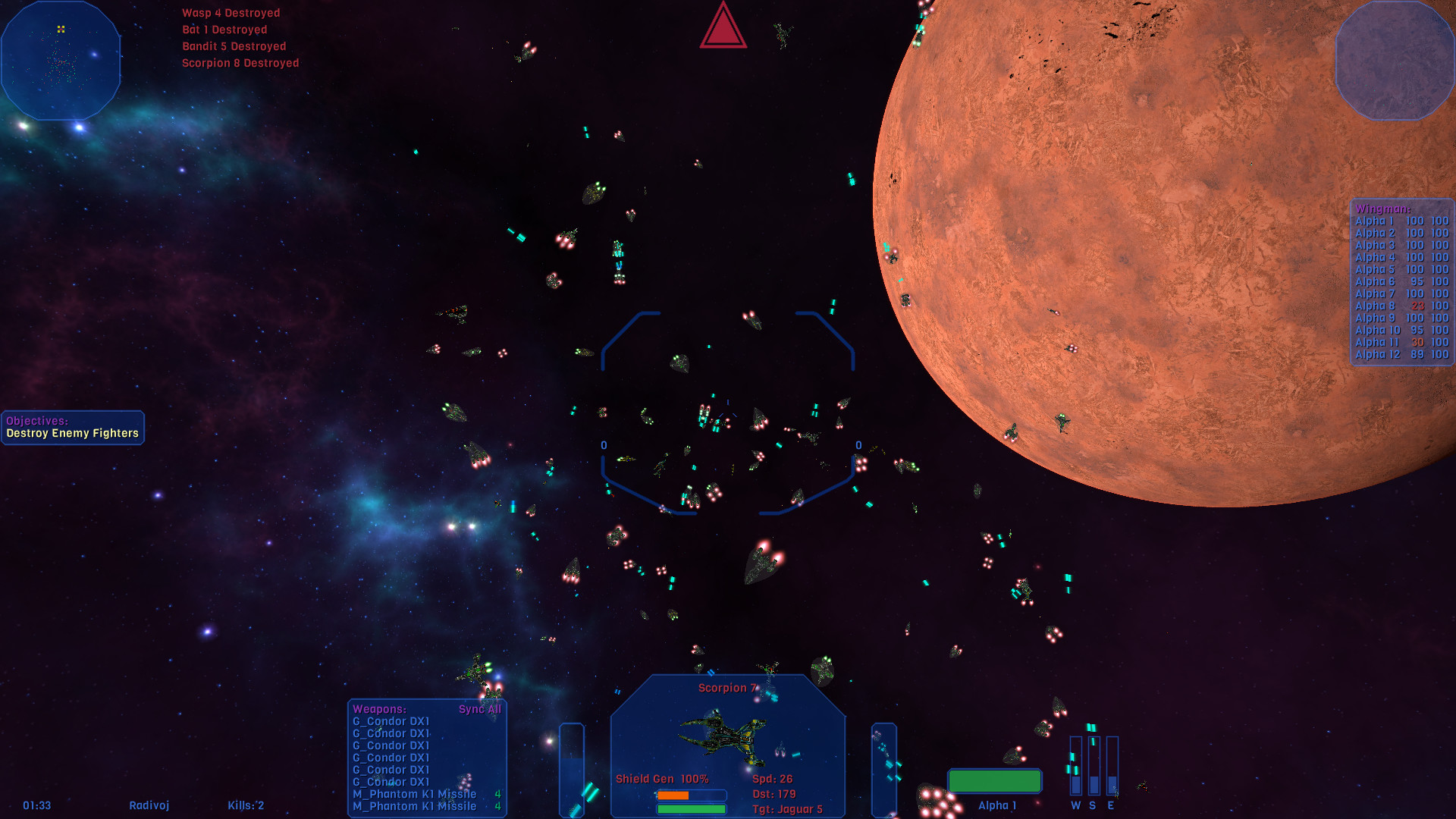Click the Alpha 1 health bar

(x=995, y=780)
